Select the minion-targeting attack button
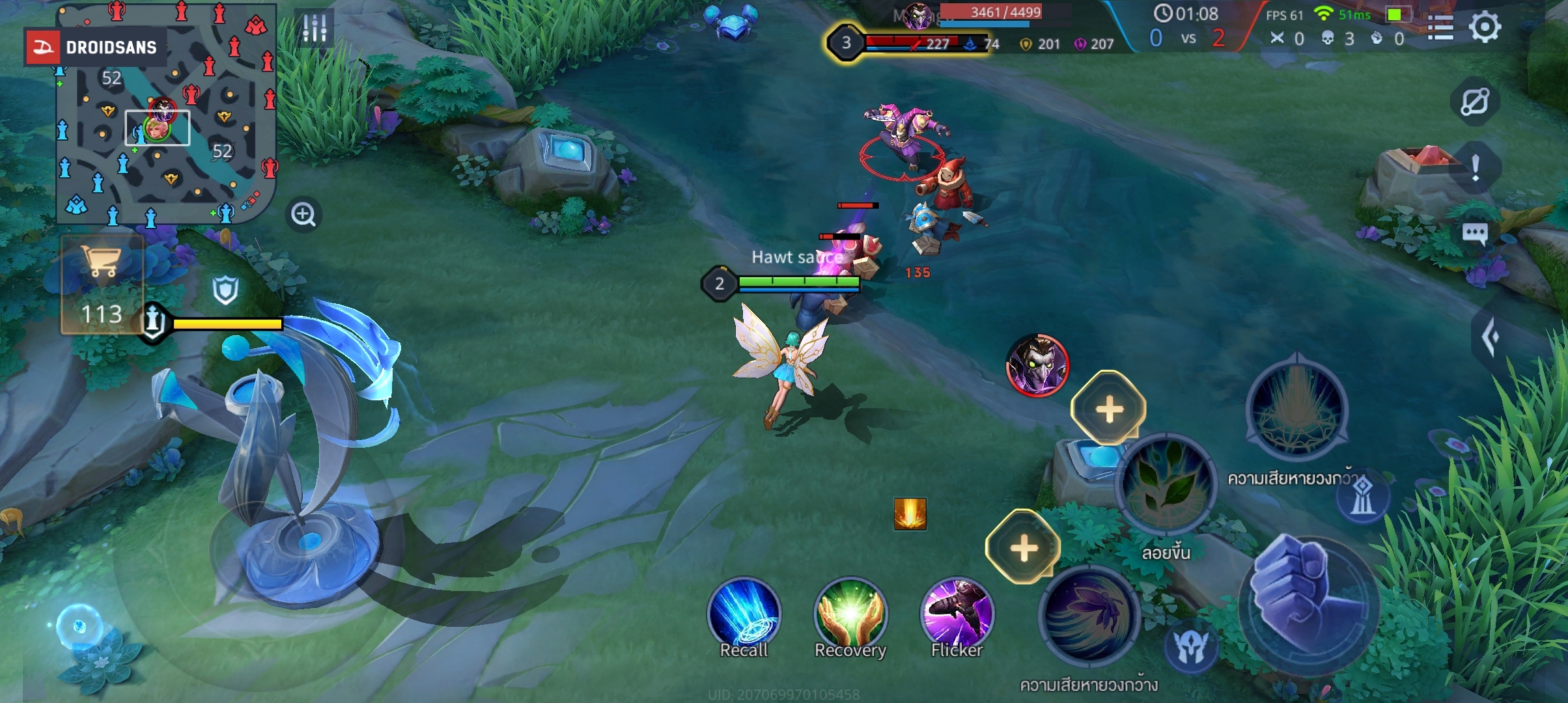Viewport: 1568px width, 703px height. click(x=1191, y=646)
